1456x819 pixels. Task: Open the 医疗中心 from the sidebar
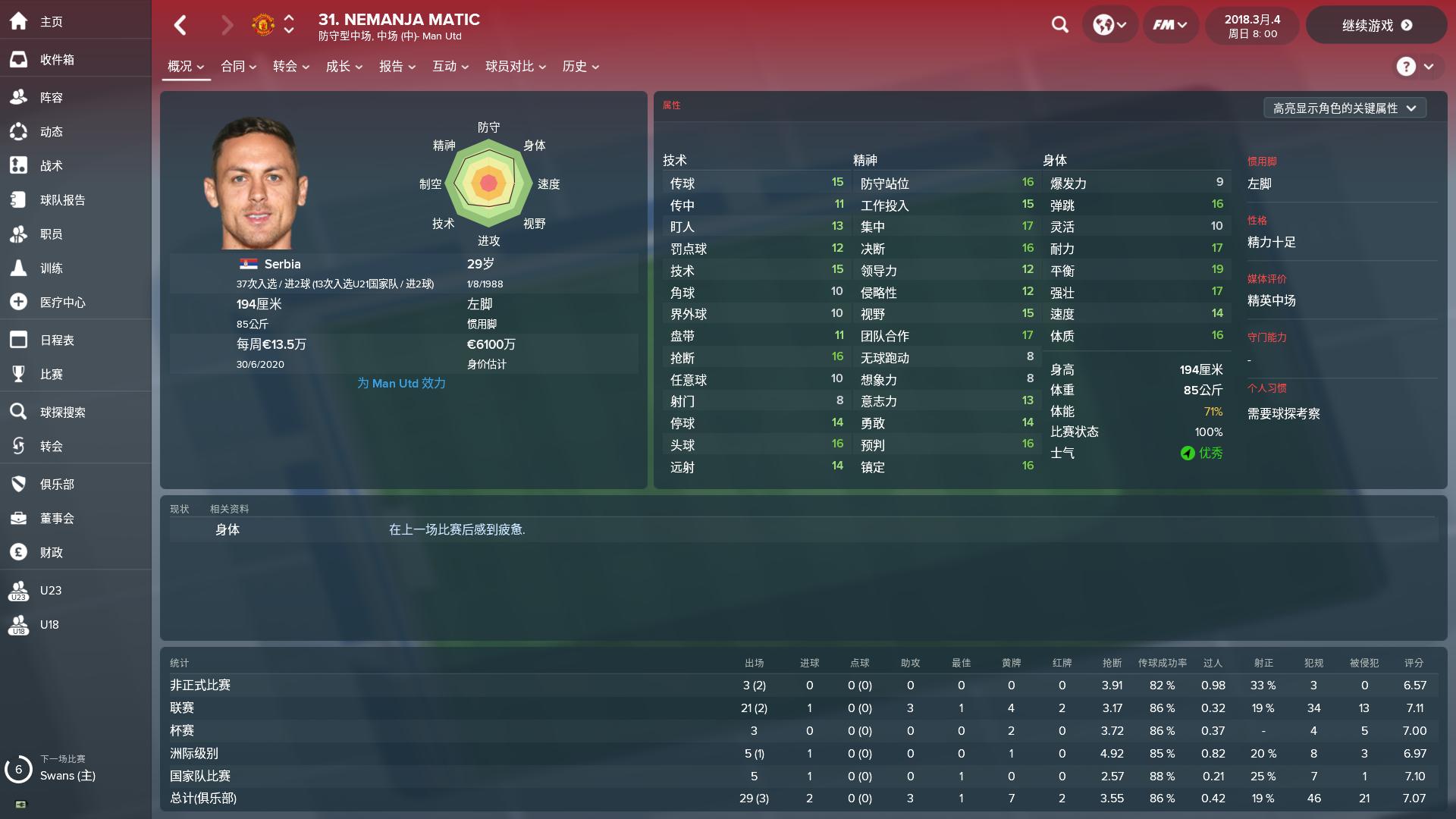tap(61, 302)
